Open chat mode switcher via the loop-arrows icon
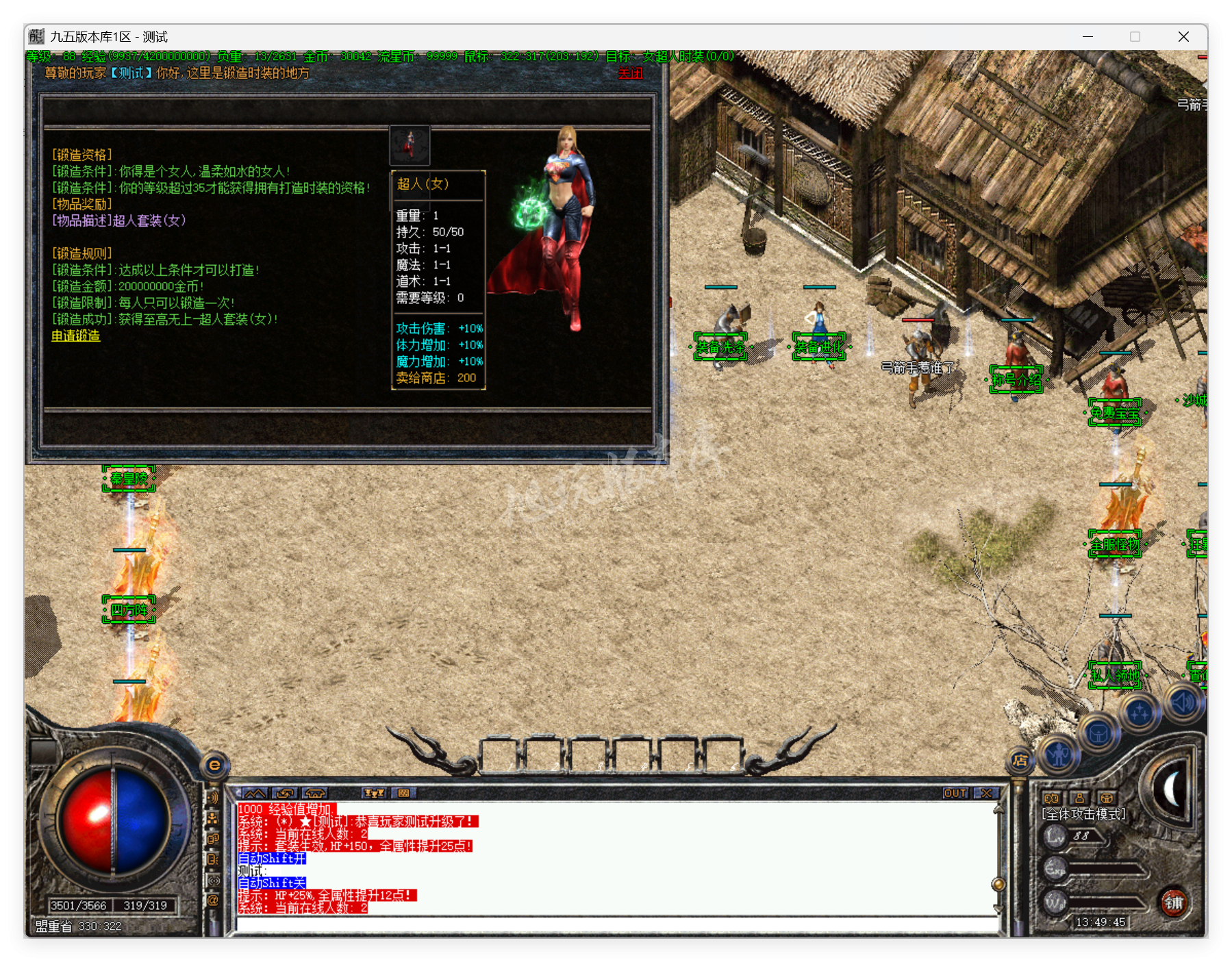Image resolution: width=1232 pixels, height=962 pixels. tap(285, 793)
